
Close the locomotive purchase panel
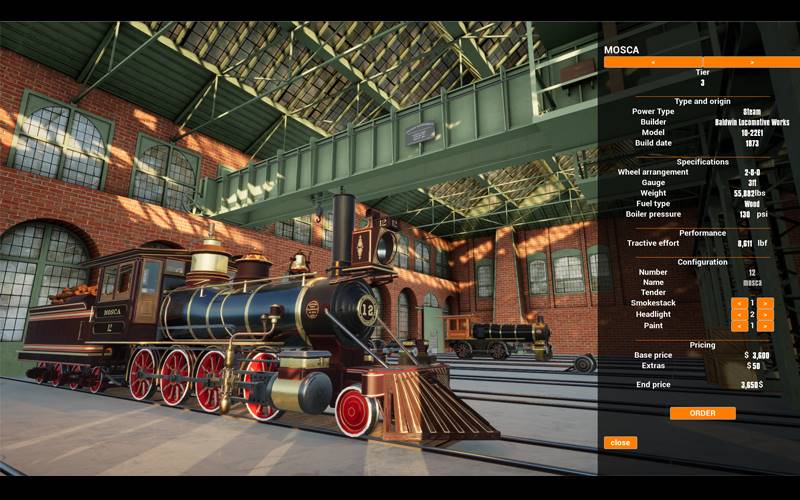point(620,442)
